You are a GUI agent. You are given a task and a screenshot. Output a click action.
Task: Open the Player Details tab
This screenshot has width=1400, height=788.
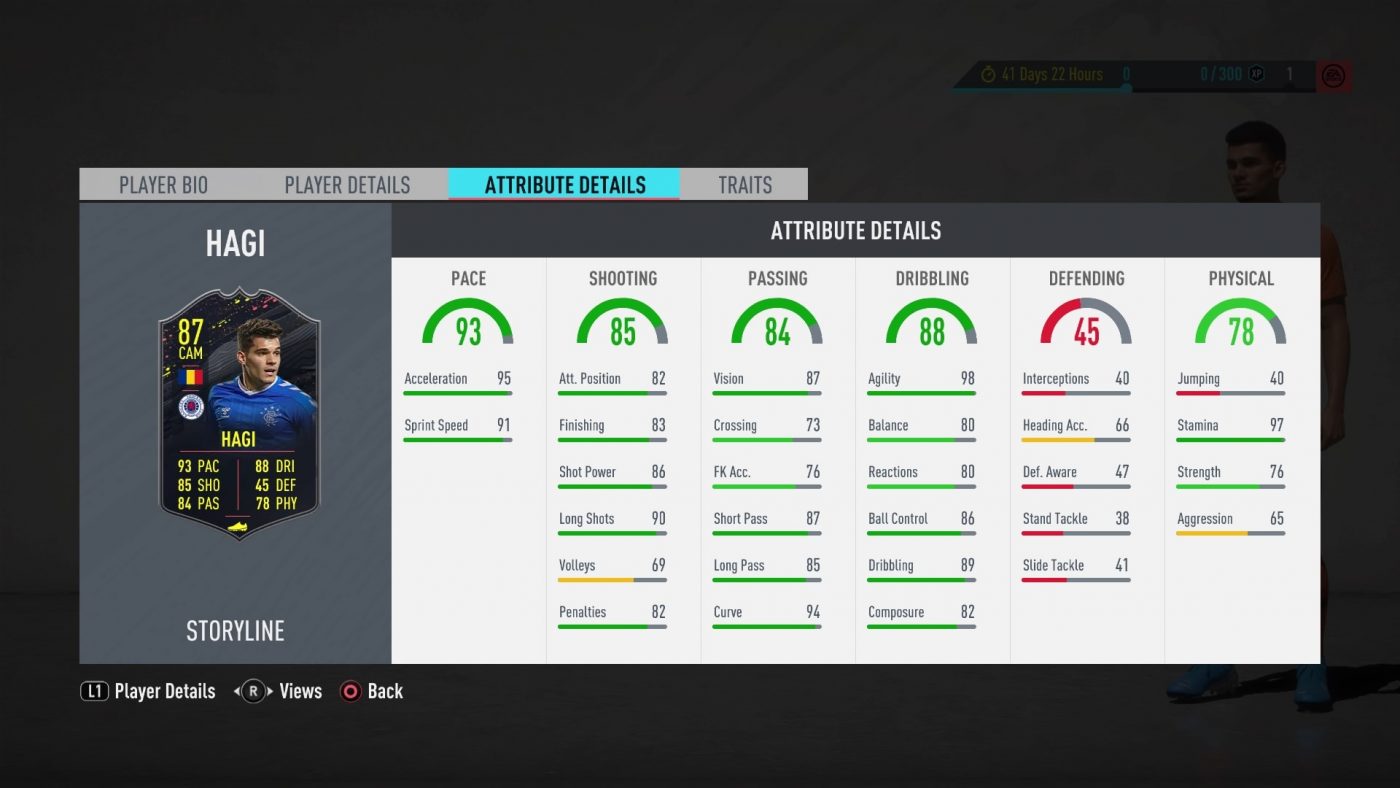(347, 185)
